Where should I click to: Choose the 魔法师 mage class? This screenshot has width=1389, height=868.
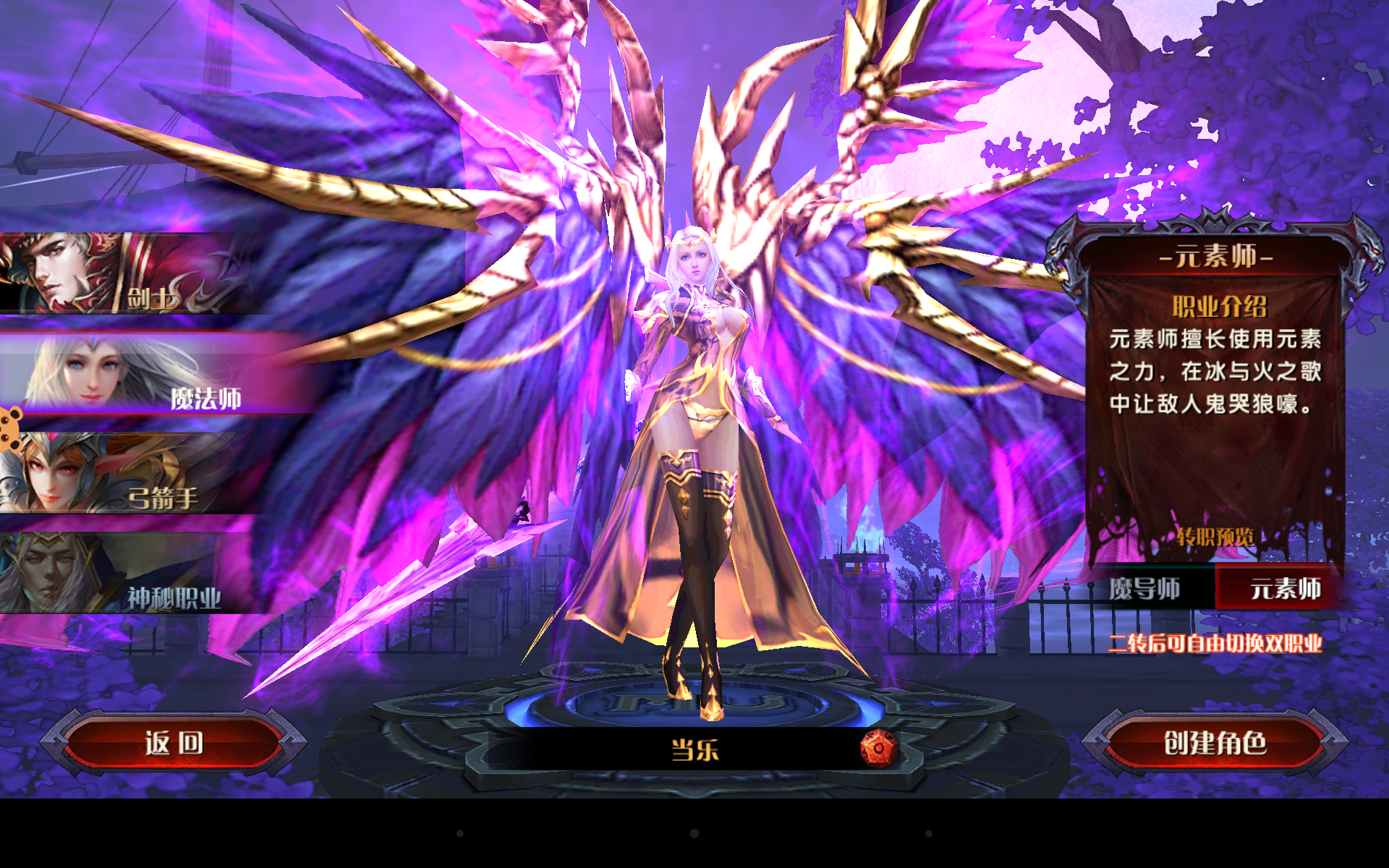coord(145,375)
